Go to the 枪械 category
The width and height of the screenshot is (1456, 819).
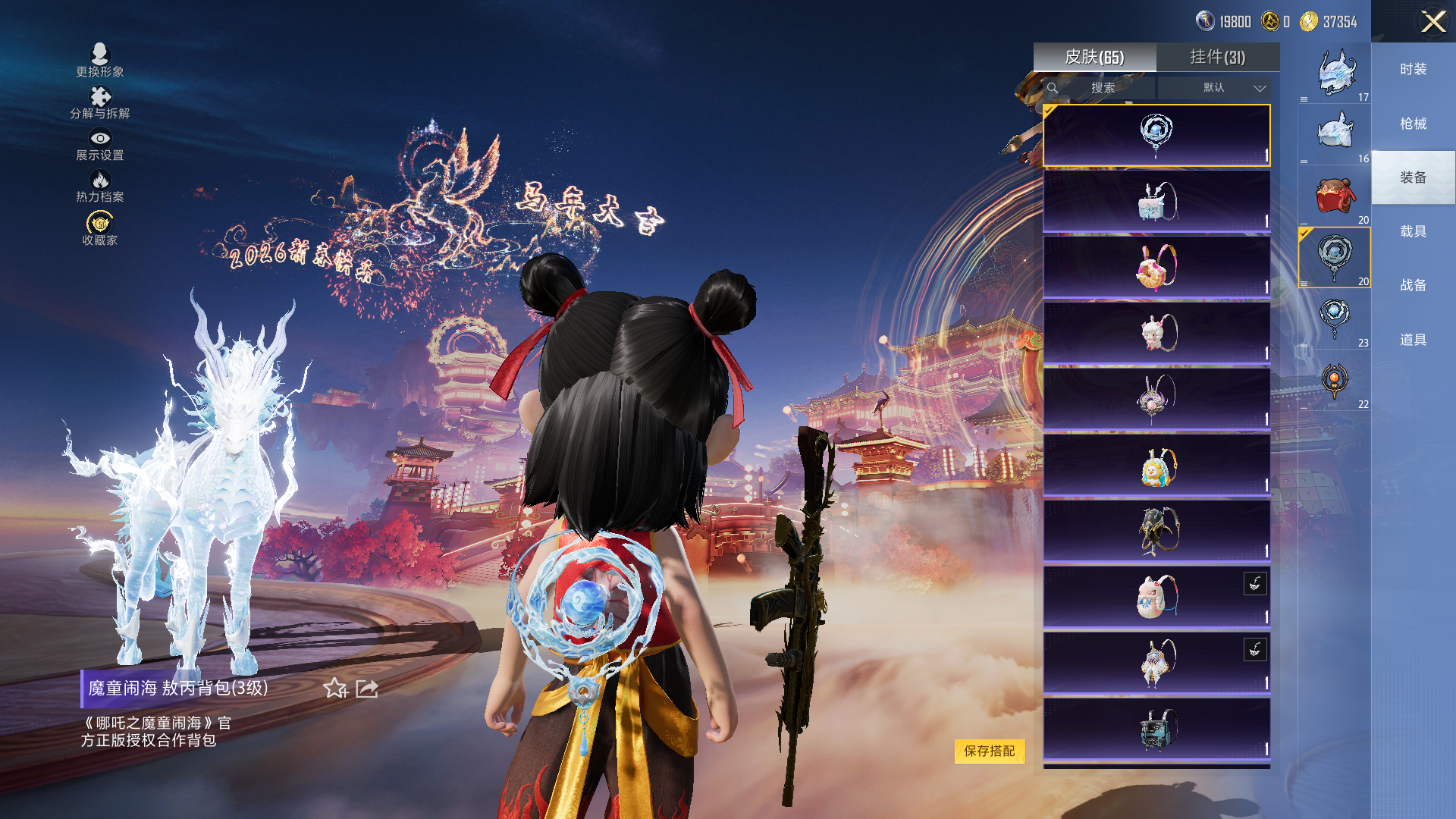click(1413, 124)
